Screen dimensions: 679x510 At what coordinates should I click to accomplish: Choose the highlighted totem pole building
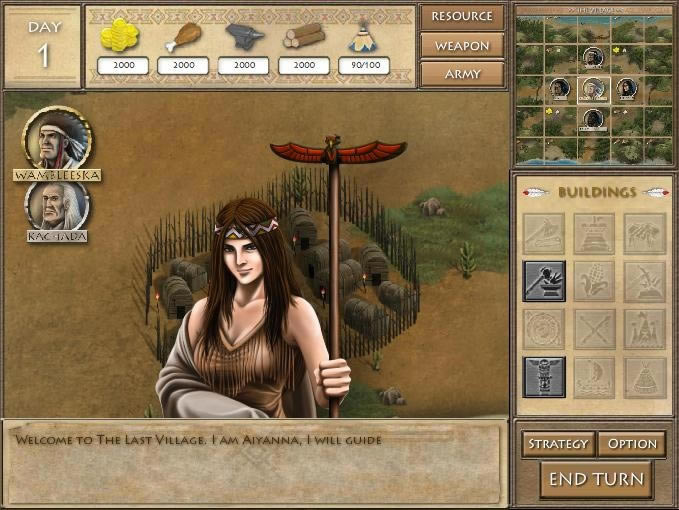coord(544,377)
